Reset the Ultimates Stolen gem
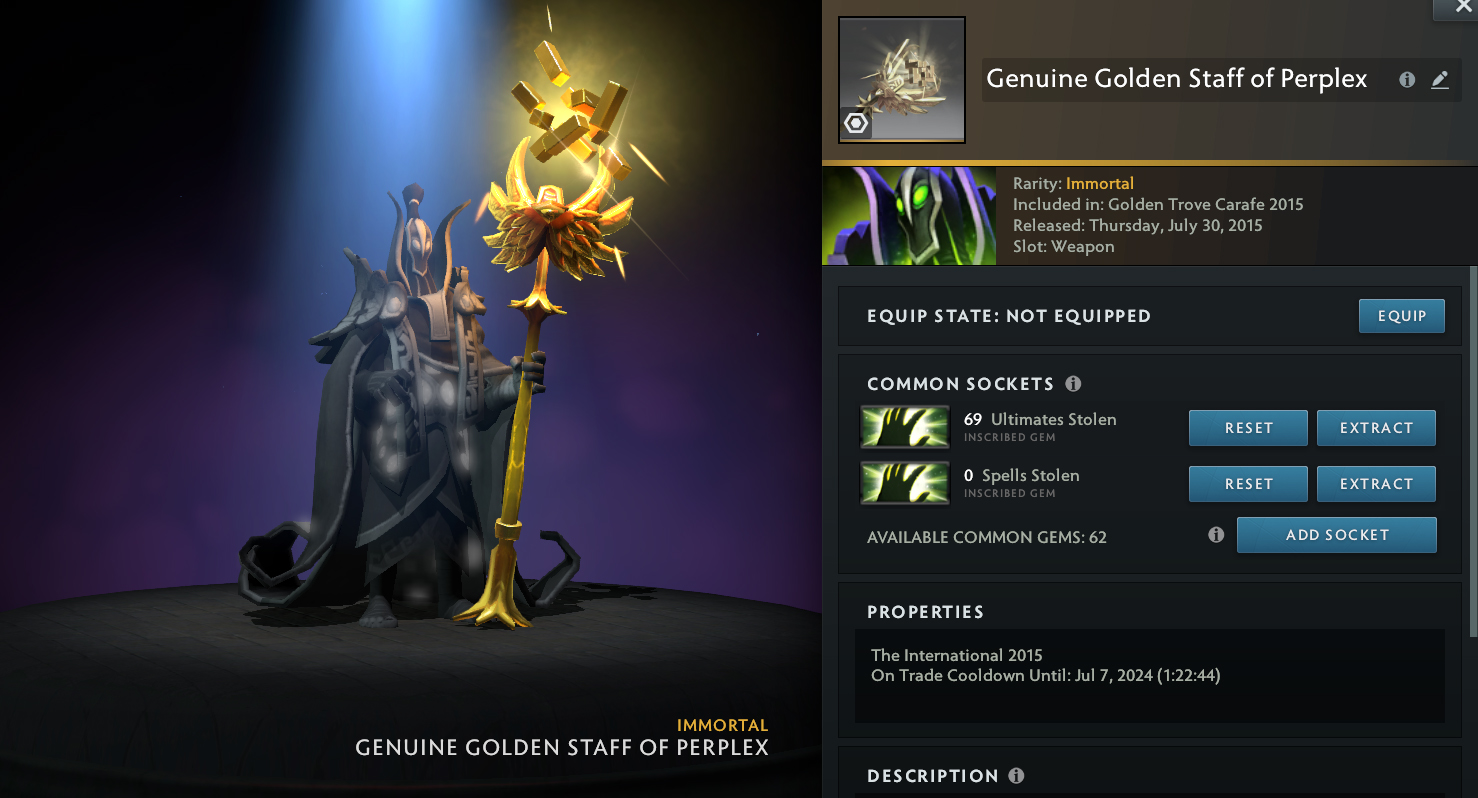 click(x=1248, y=428)
